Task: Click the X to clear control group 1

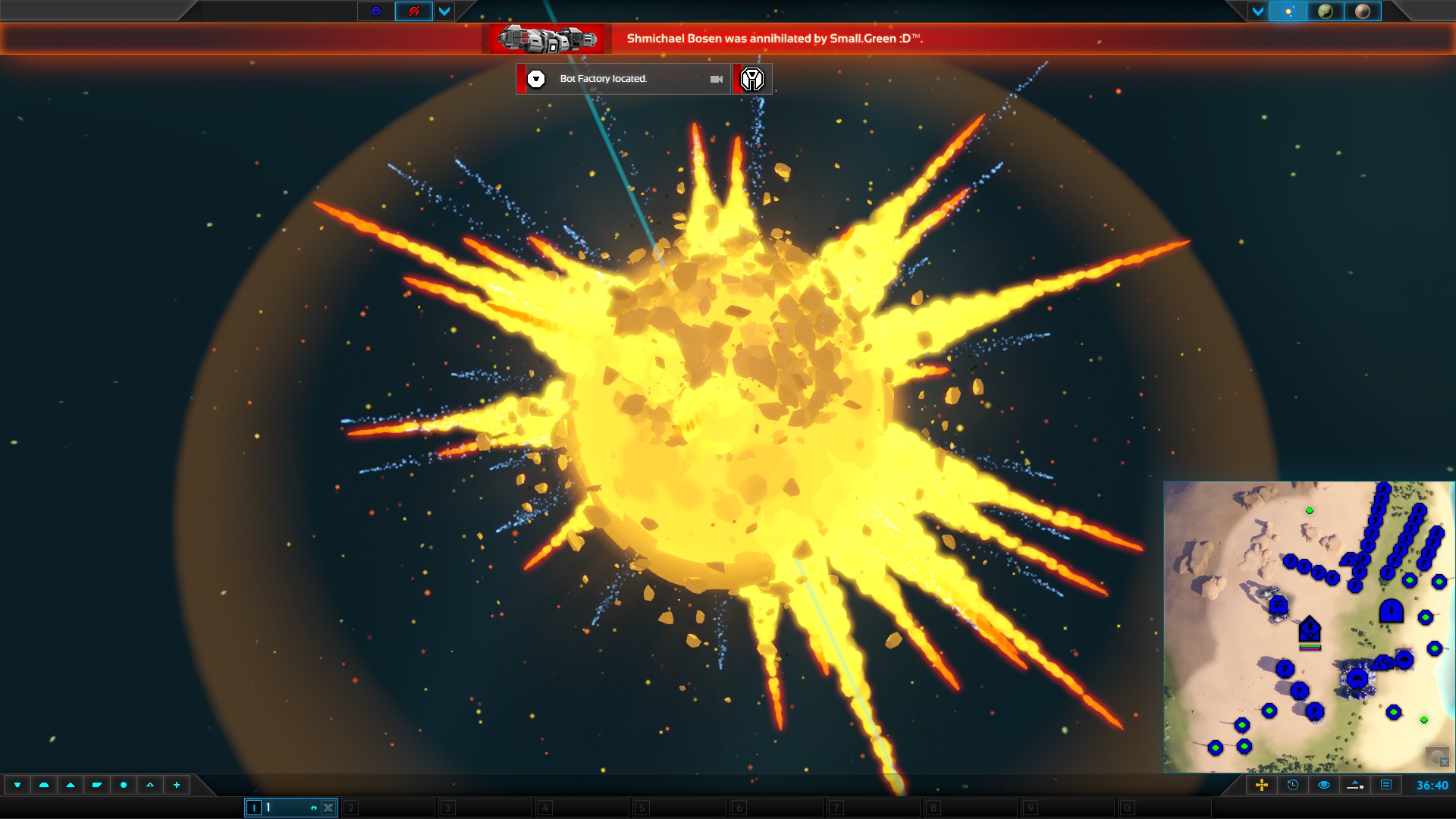Action: pyautogui.click(x=328, y=808)
